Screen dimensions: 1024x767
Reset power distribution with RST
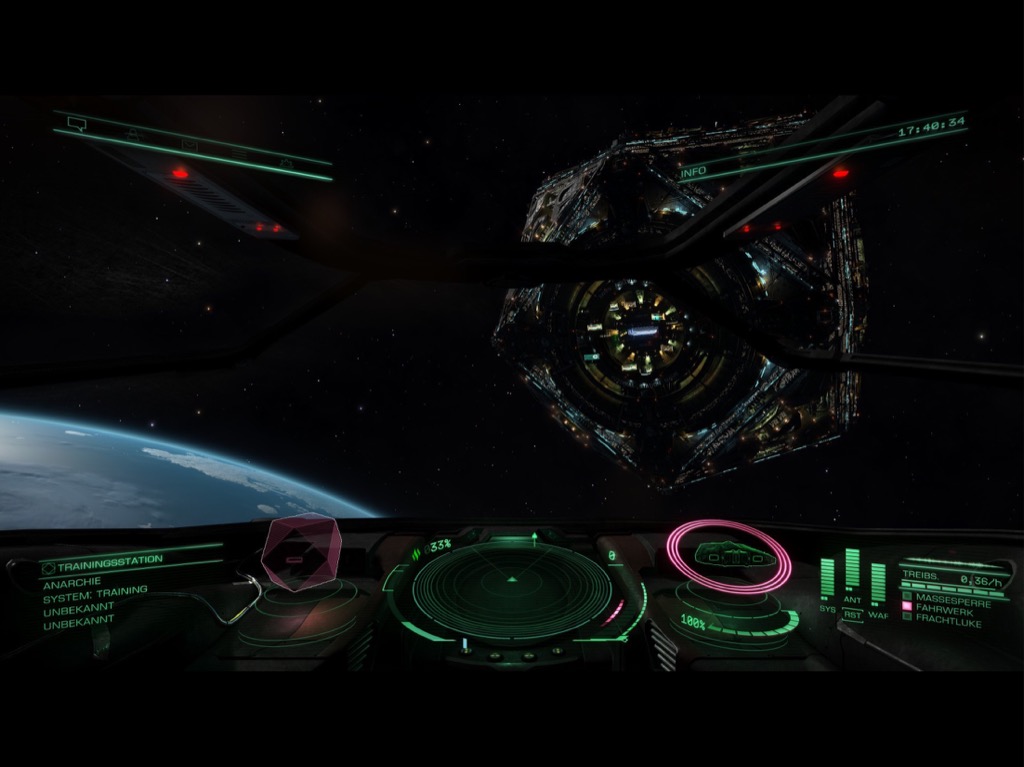click(x=852, y=615)
